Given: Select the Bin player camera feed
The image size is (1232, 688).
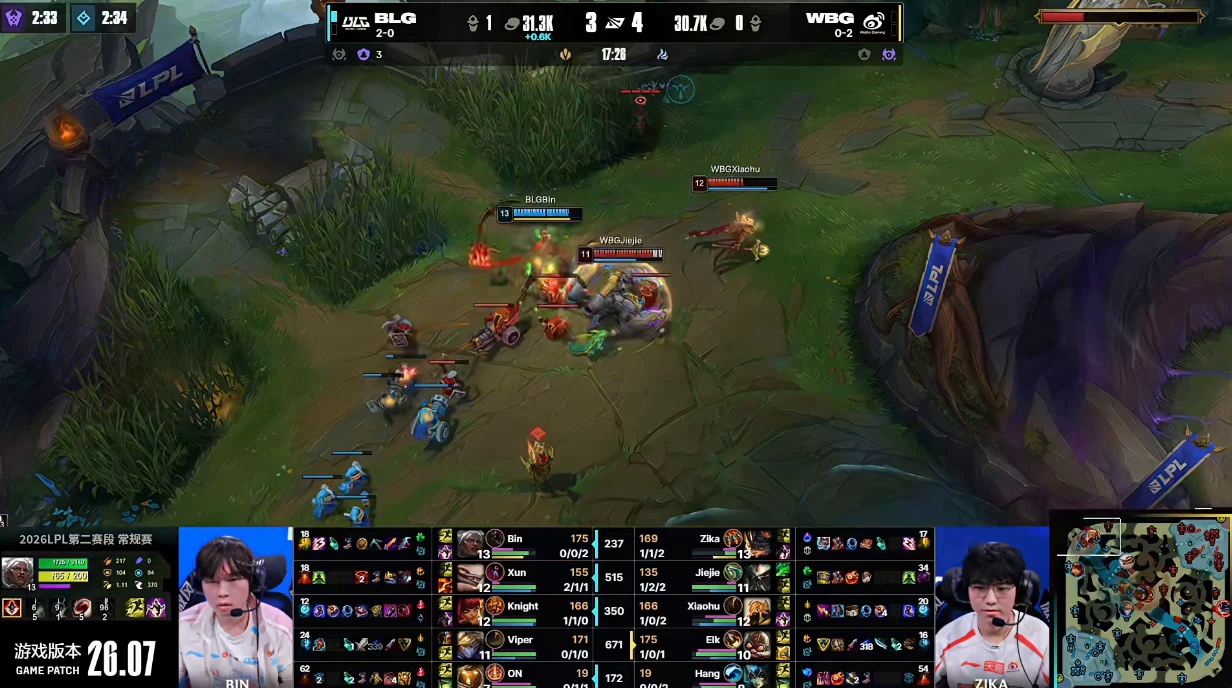Looking at the screenshot, I should click(236, 606).
